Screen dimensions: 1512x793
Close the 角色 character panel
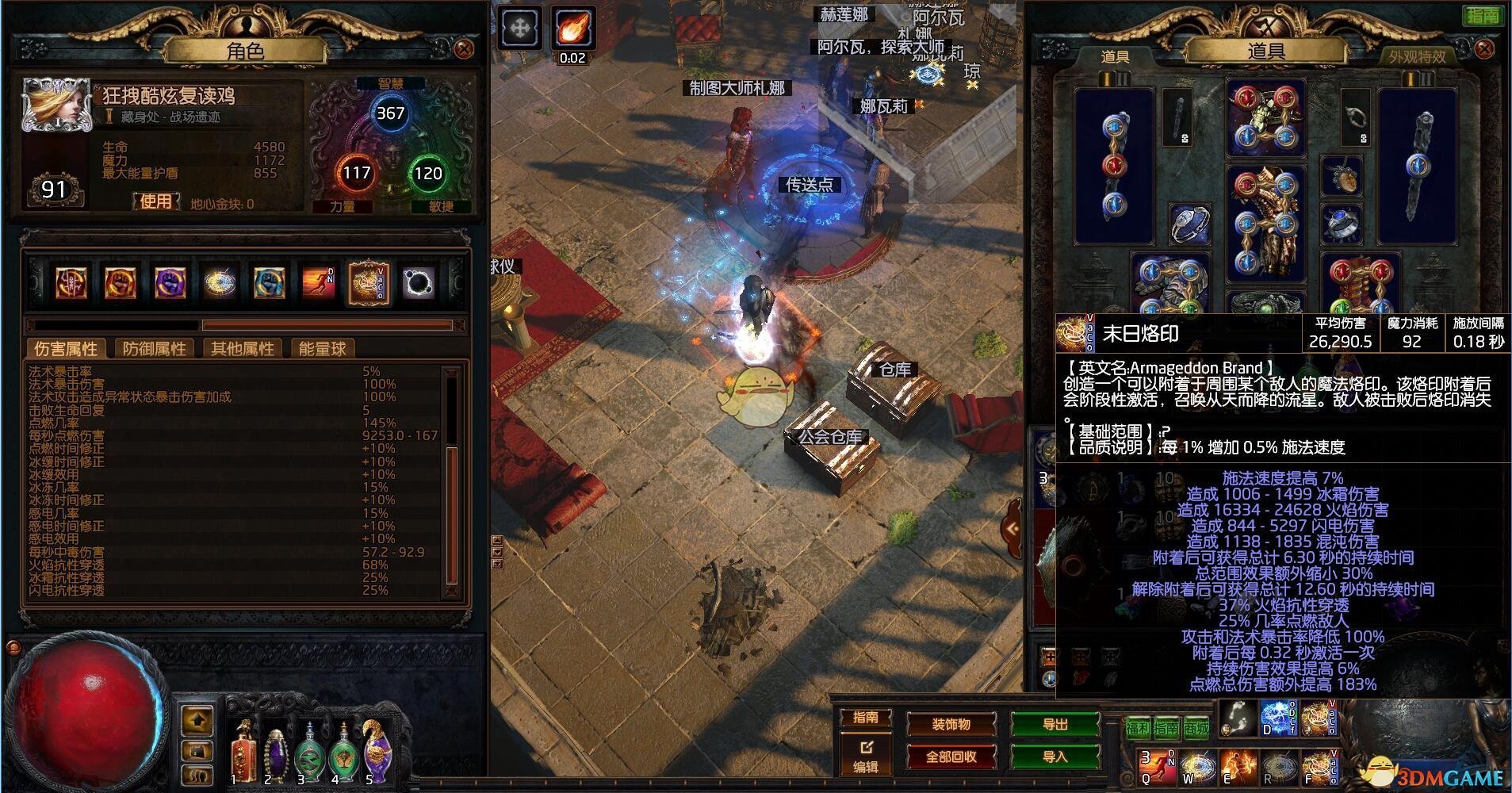click(464, 49)
